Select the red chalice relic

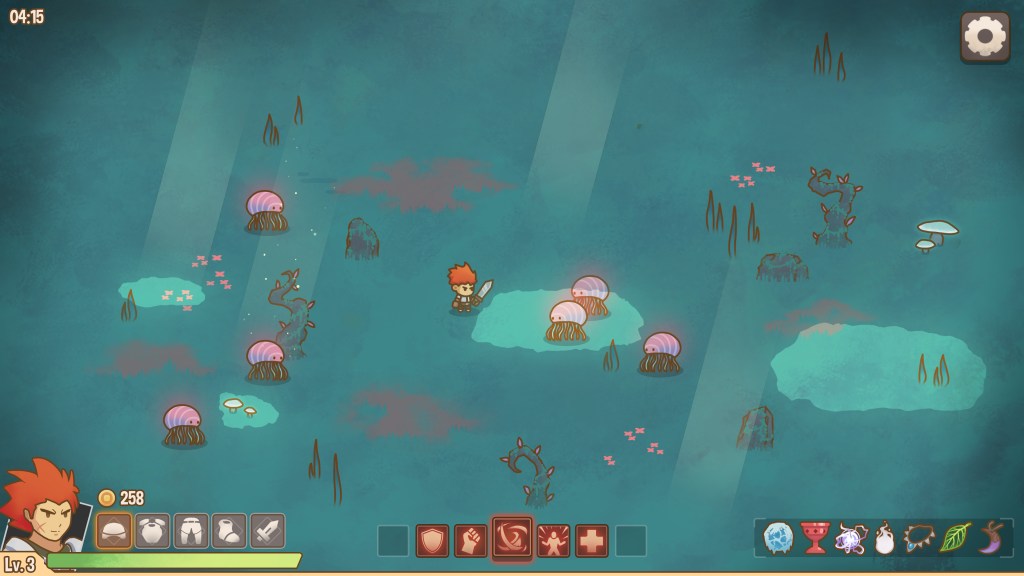[x=815, y=538]
